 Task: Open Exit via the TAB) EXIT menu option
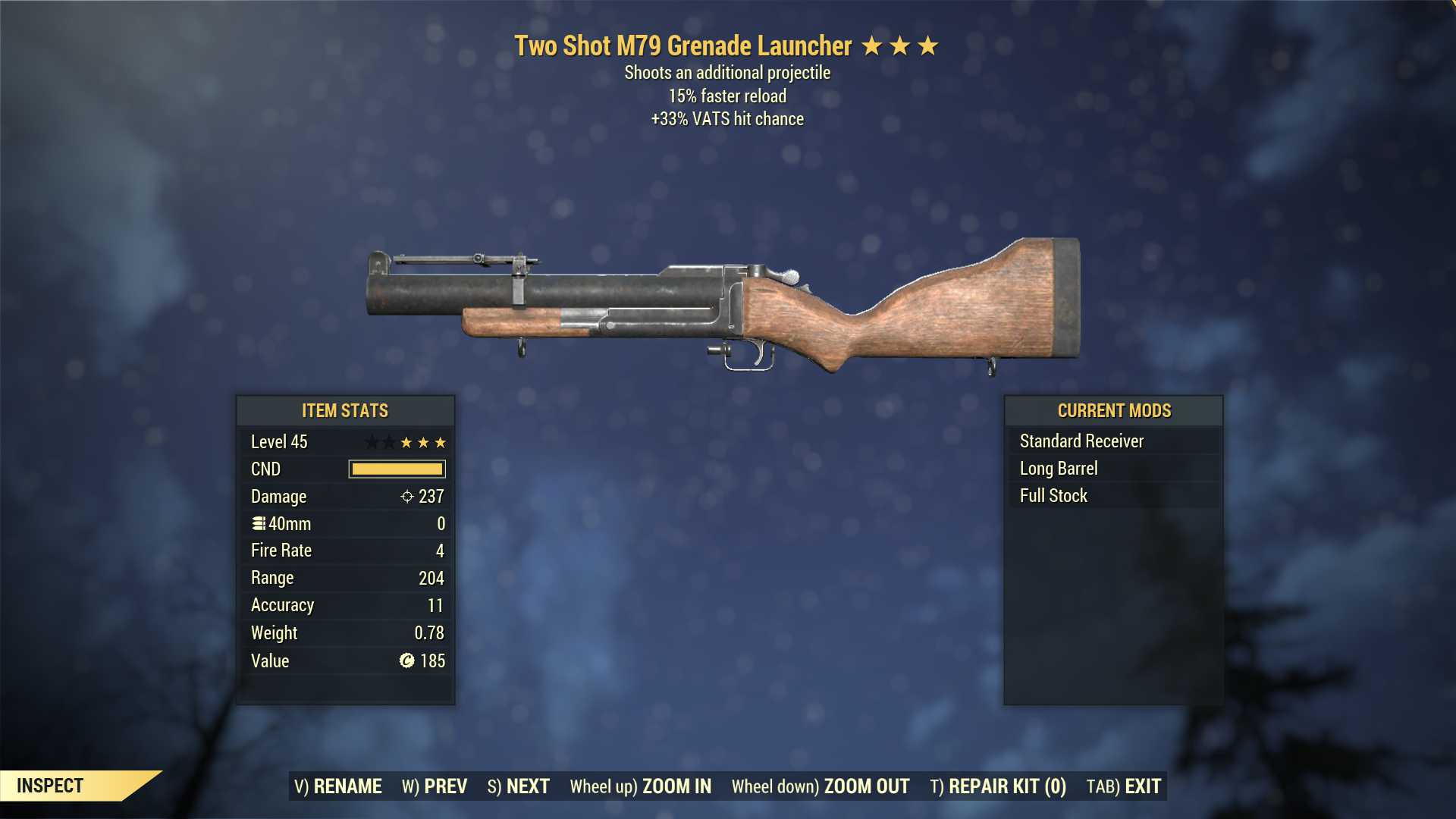pyautogui.click(x=1125, y=786)
